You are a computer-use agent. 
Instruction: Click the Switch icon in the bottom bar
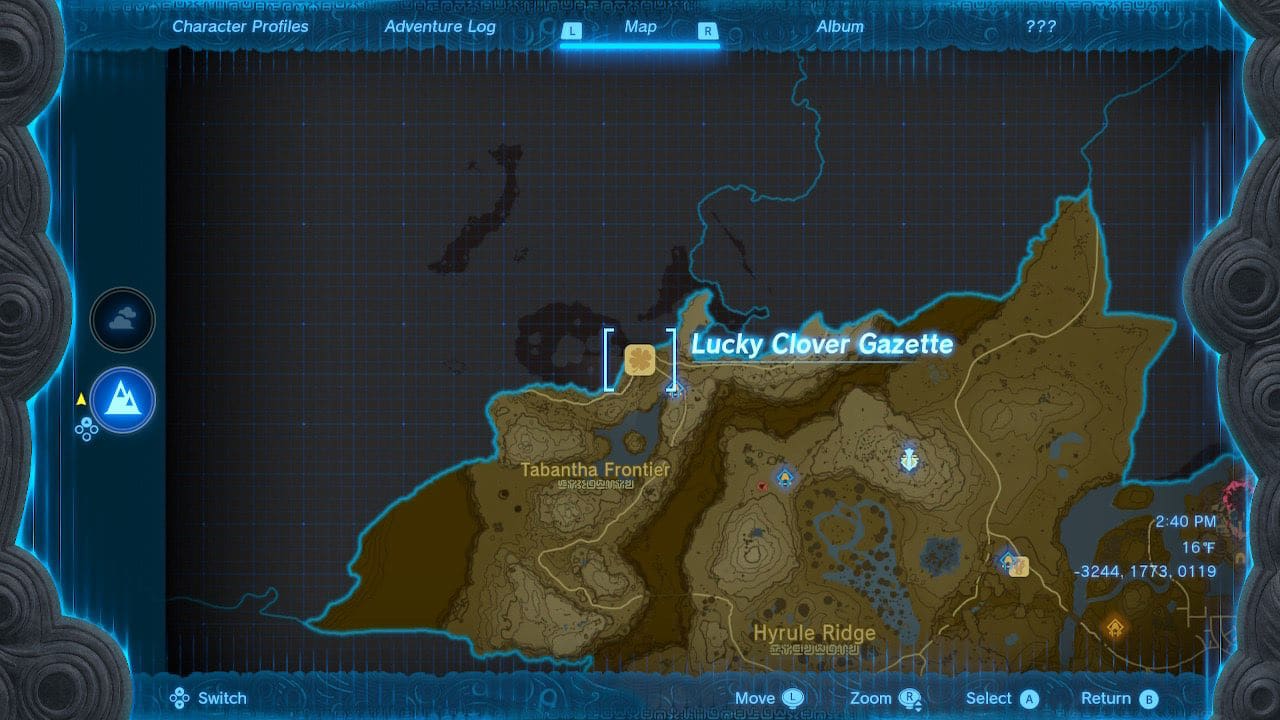(178, 698)
